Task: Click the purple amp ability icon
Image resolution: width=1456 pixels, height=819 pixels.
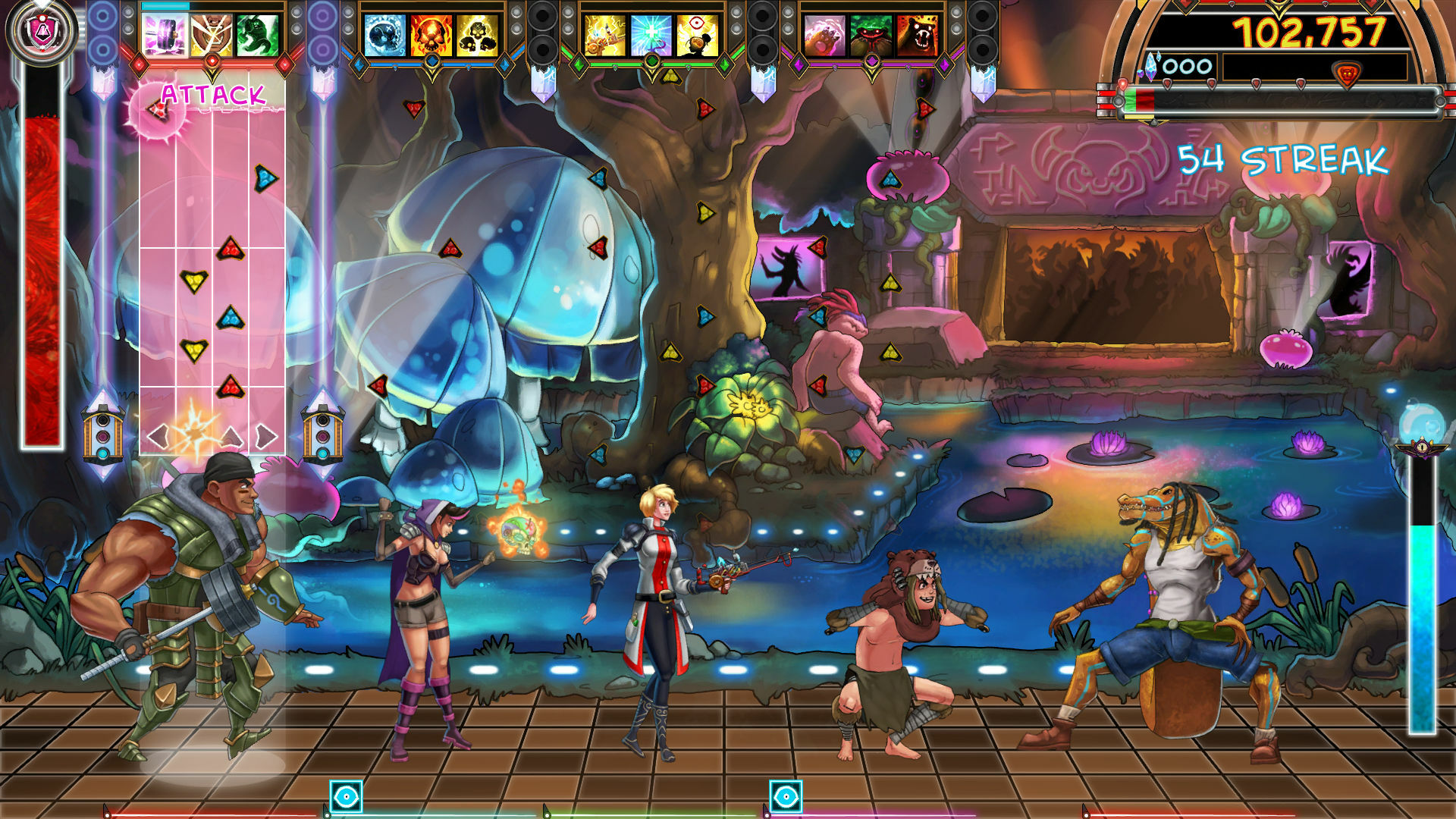Action: coord(163,34)
